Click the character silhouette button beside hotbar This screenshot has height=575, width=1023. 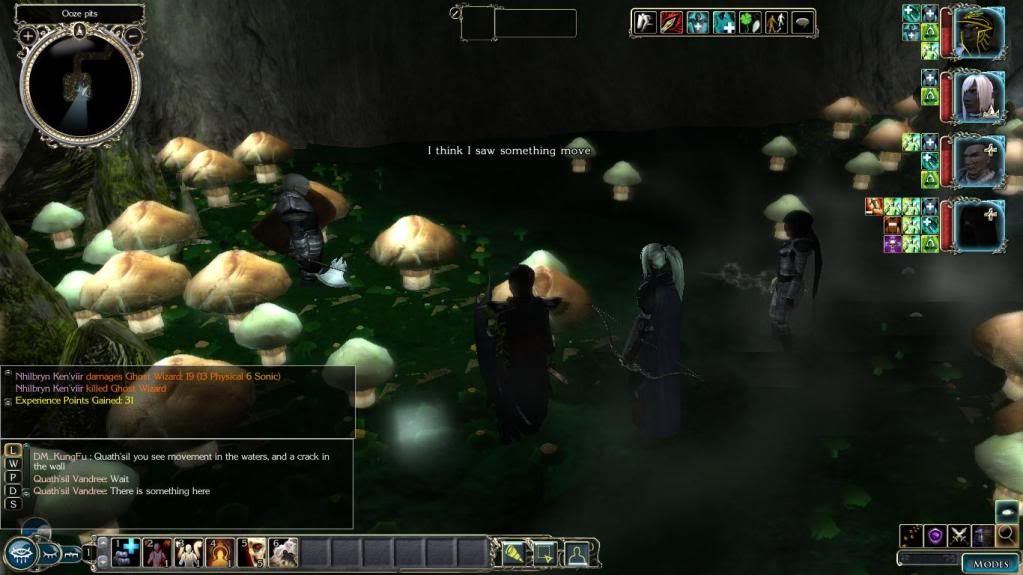pos(576,551)
